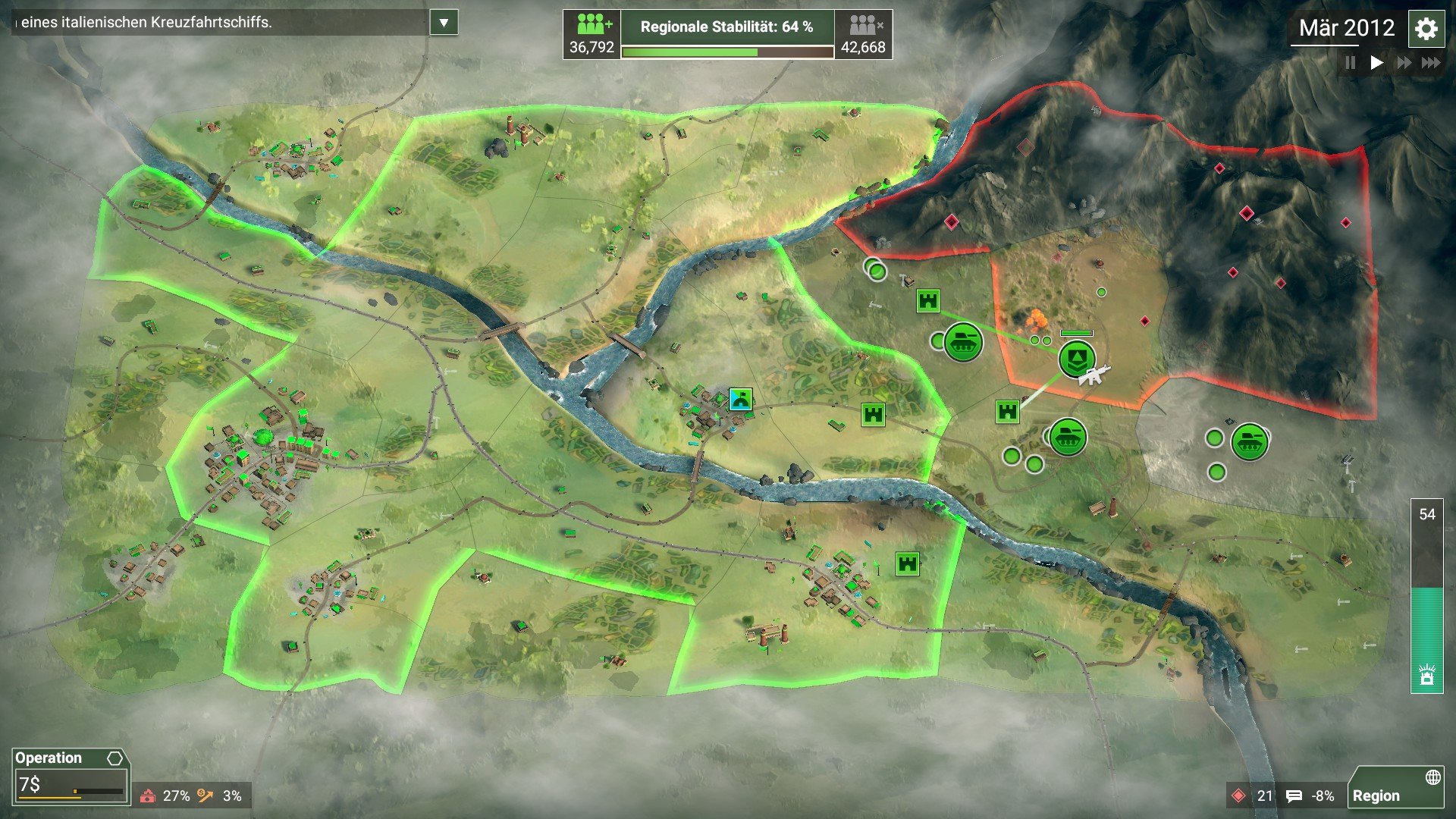The width and height of the screenshot is (1456, 819).
Task: Click the corruption percentage indicator
Action: coord(165,795)
